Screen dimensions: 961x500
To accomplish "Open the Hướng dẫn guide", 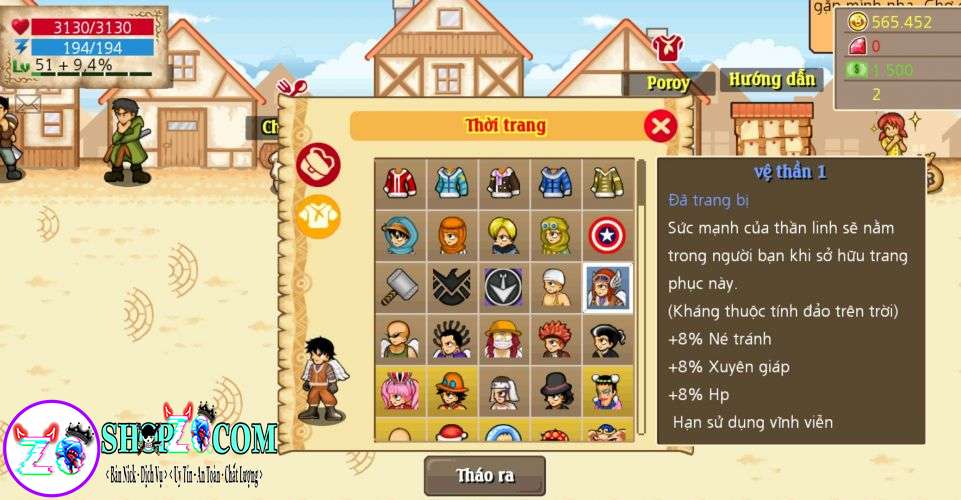I will tap(772, 80).
